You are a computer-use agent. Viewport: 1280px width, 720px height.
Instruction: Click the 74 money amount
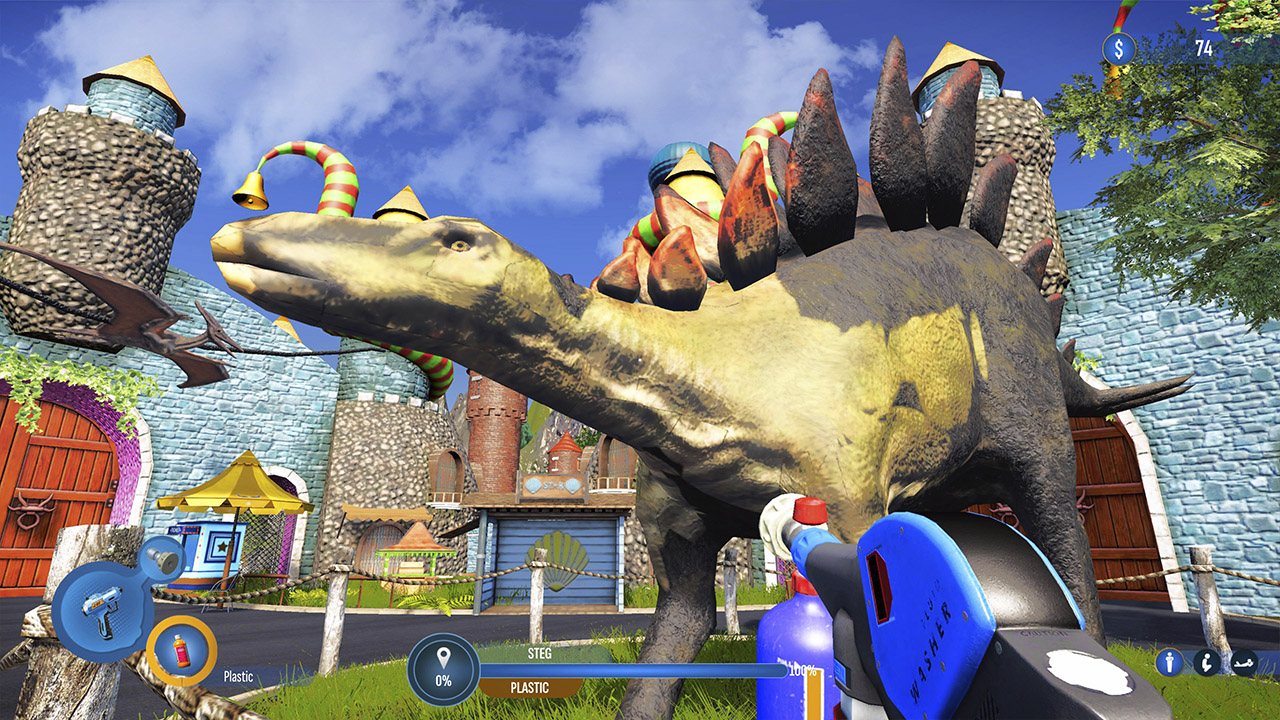1203,46
